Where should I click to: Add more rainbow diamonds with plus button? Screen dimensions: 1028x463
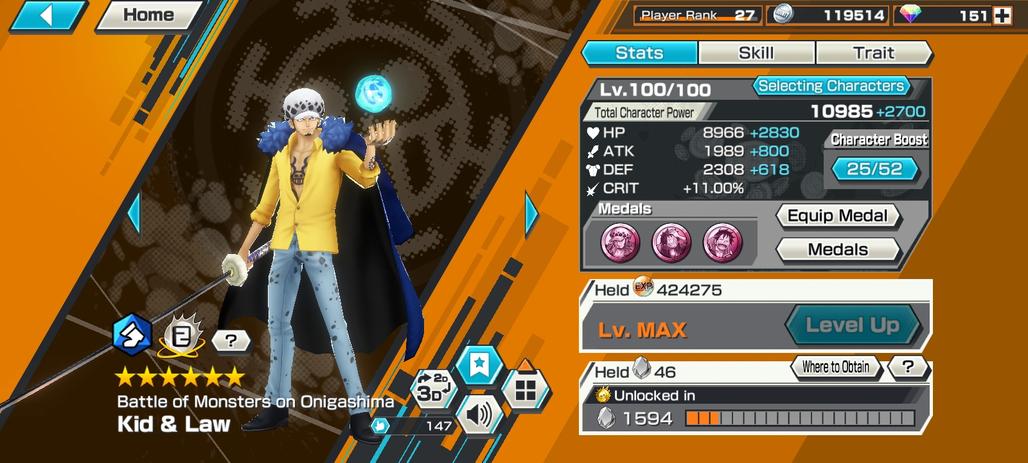pos(1003,15)
